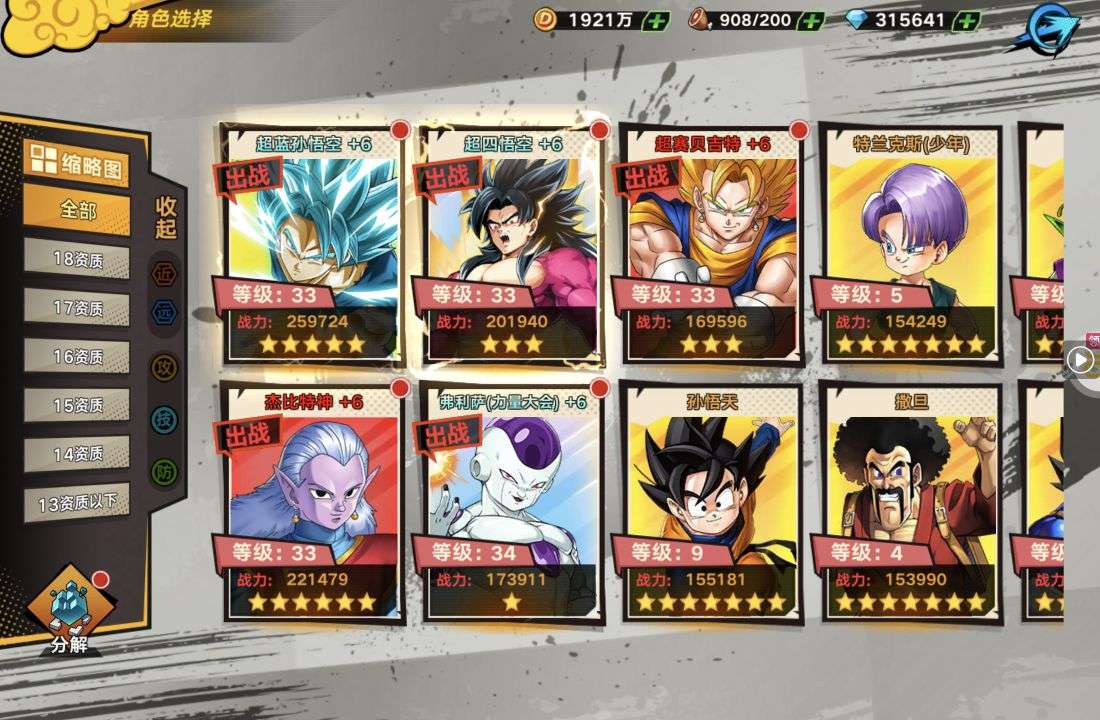Screen dimensions: 1100x720
Task: Collapse the filter panel with 收起
Action: tap(166, 217)
